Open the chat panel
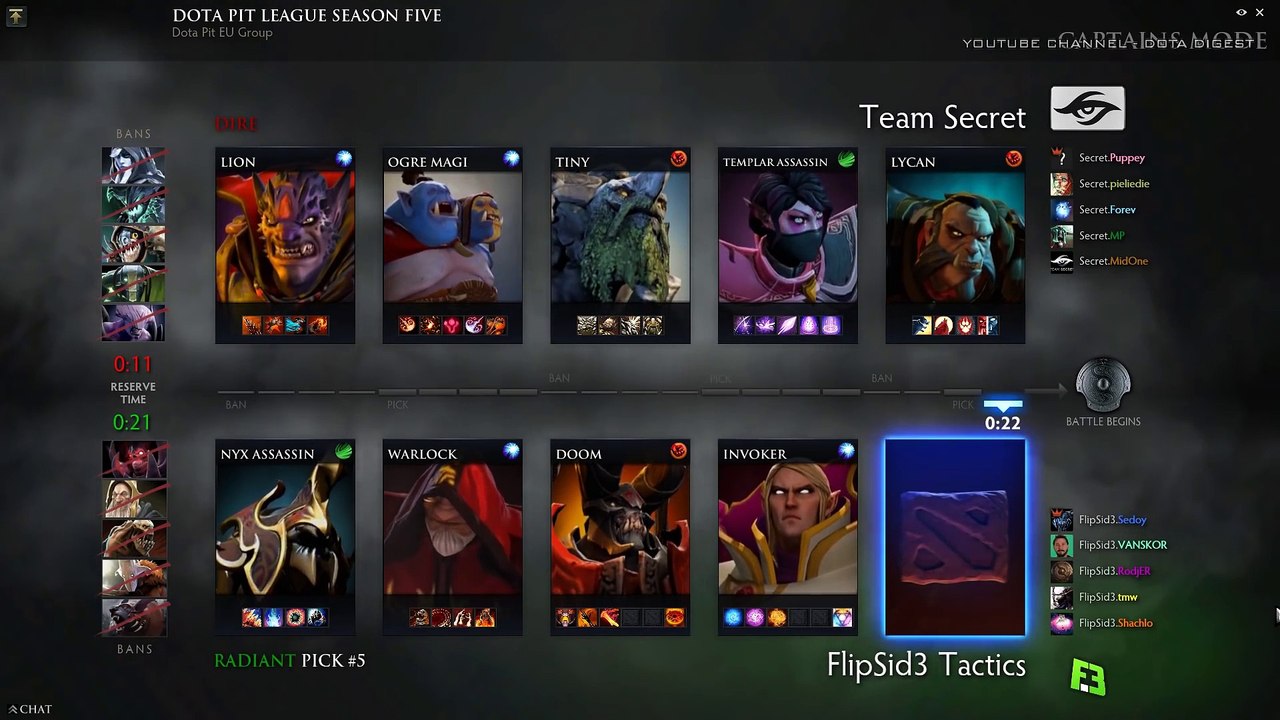 point(30,709)
